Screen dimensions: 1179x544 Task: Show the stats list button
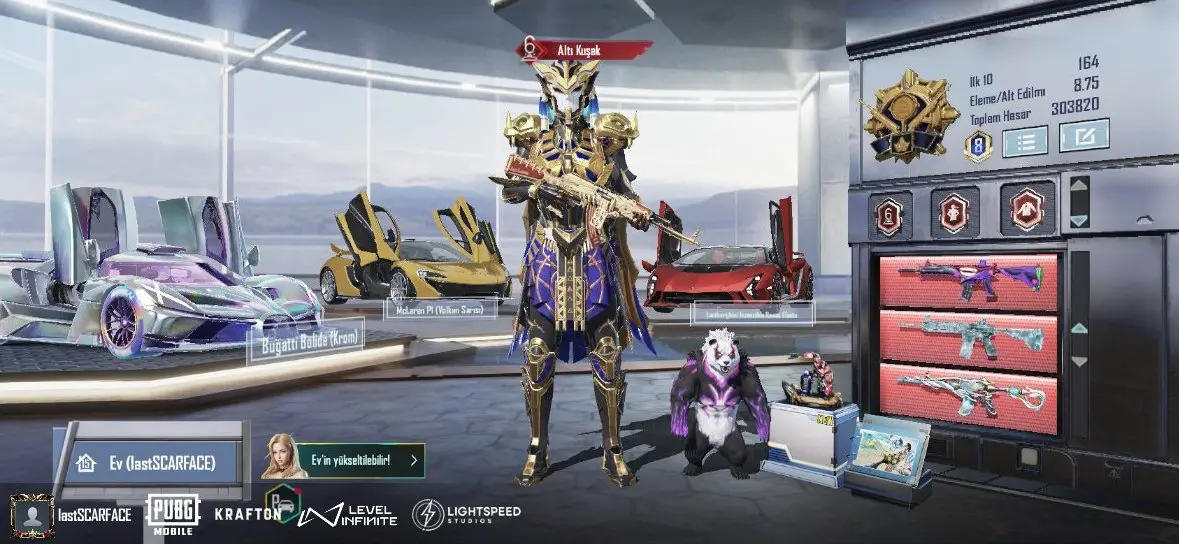(x=1023, y=140)
